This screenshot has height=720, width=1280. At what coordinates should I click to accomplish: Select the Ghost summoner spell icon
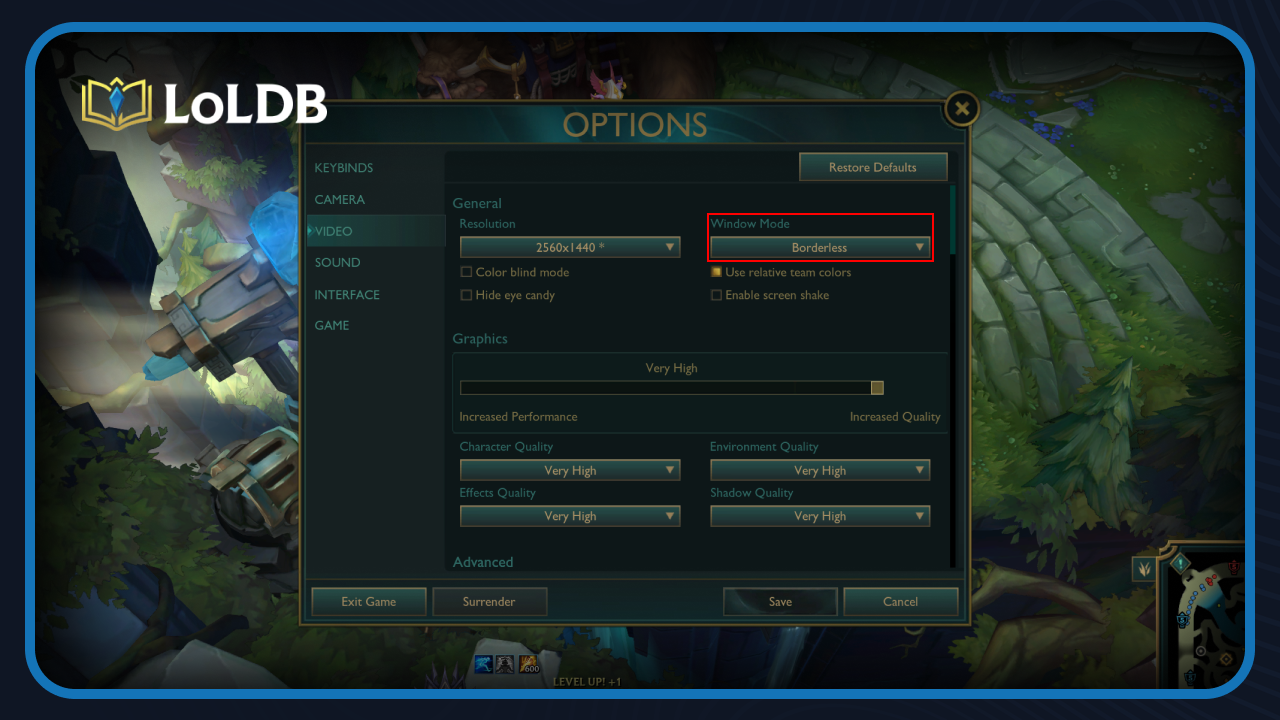484,663
